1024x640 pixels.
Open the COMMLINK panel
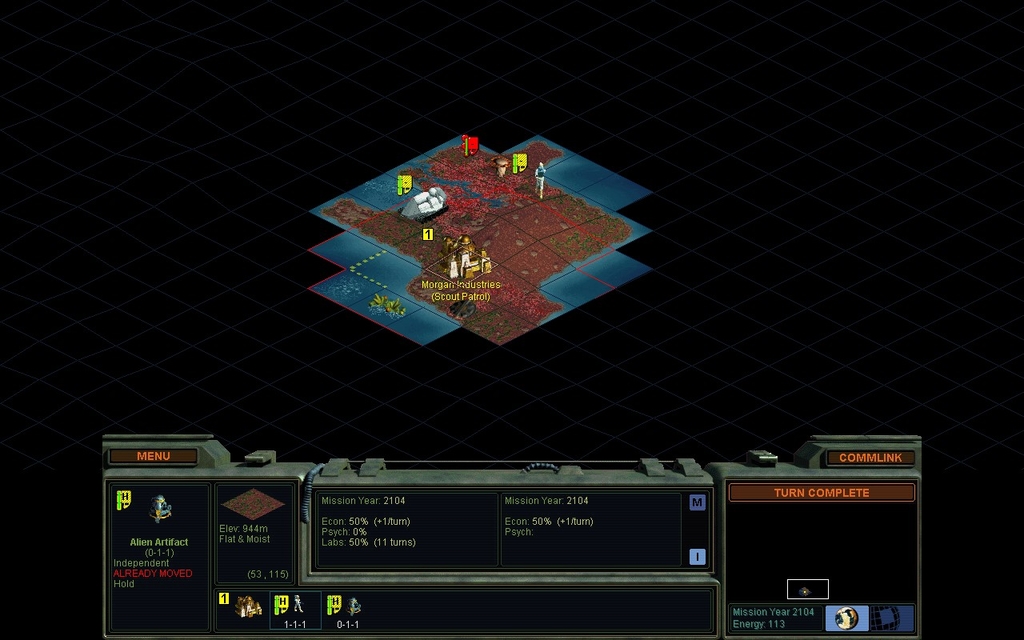[x=870, y=457]
